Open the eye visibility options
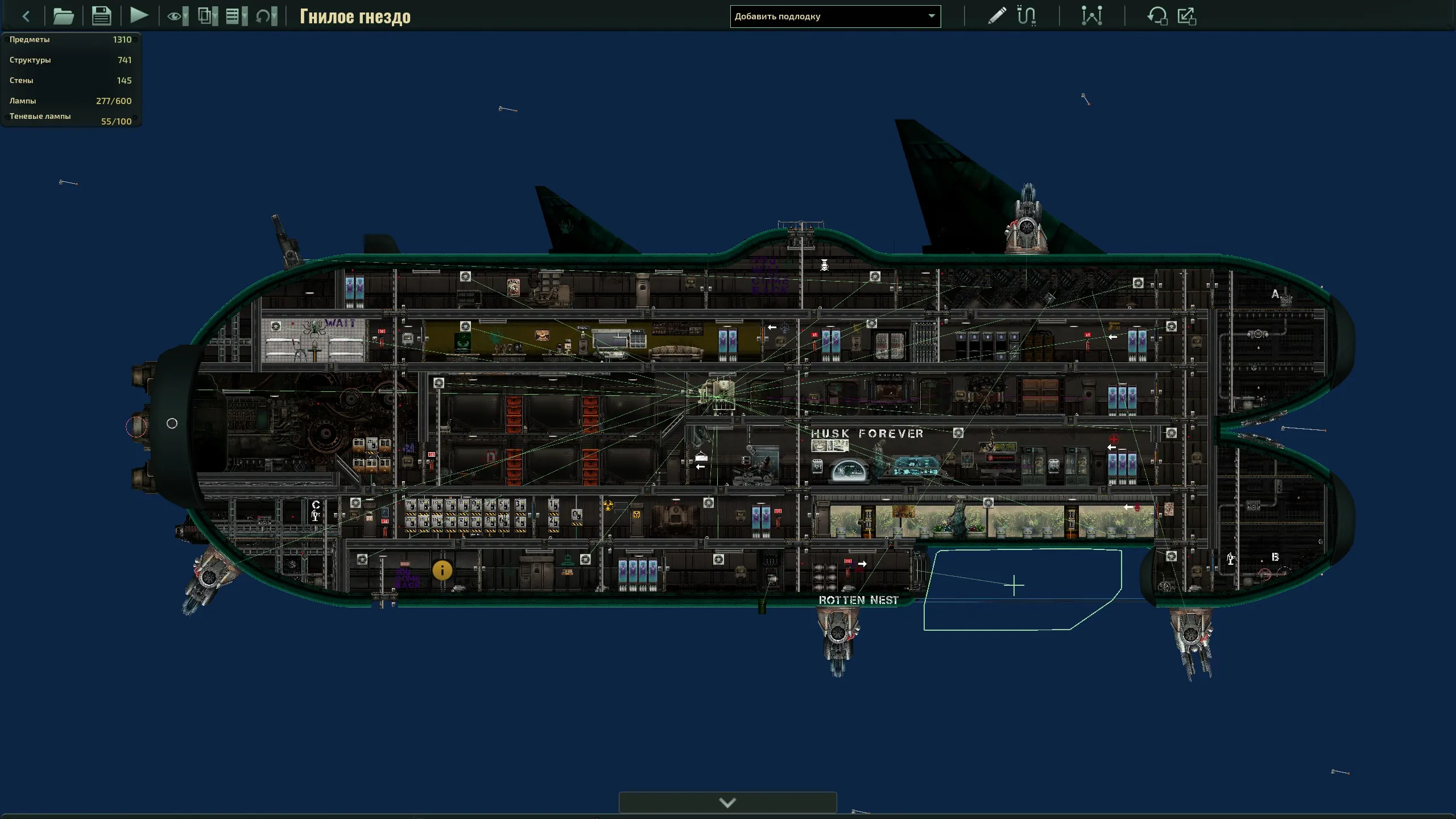 pos(177,16)
